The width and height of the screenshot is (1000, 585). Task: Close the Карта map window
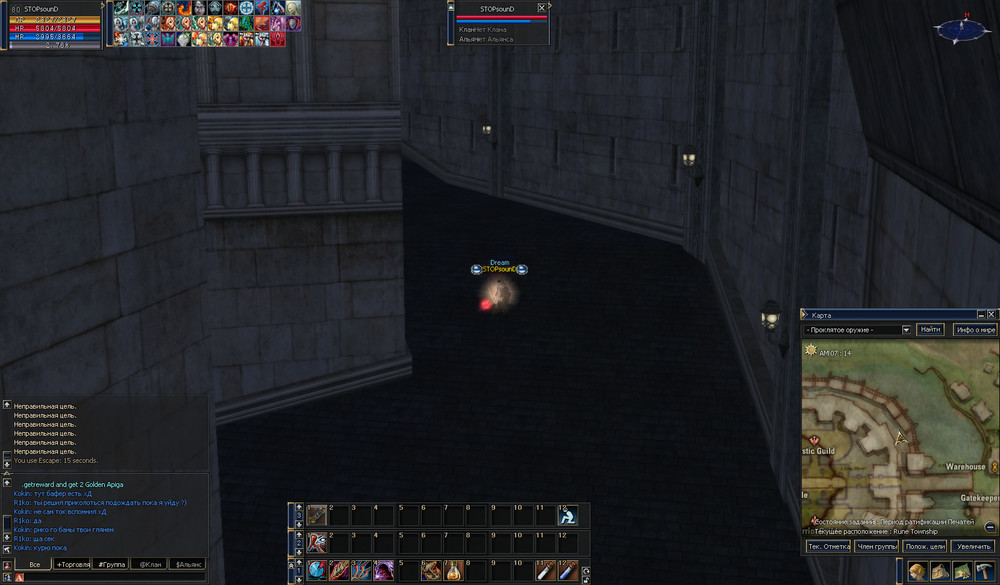coord(992,314)
